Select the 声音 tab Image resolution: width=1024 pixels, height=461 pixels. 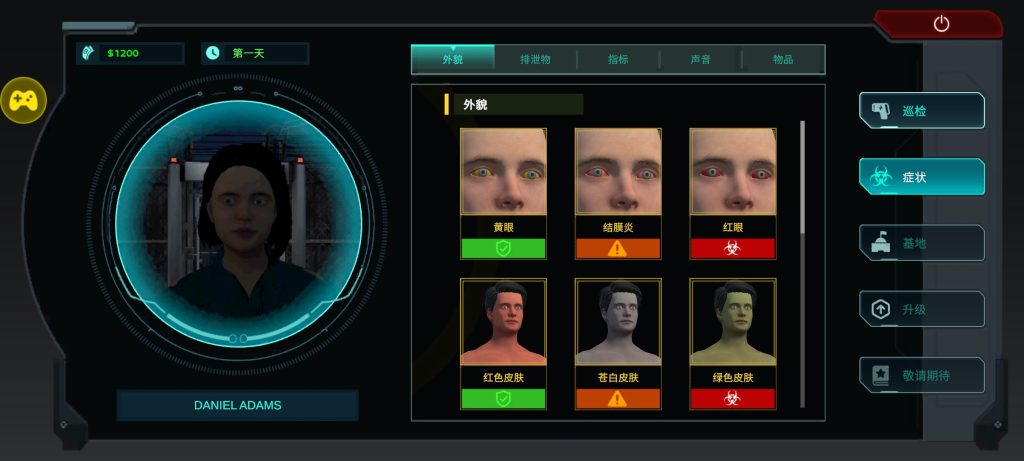point(700,60)
